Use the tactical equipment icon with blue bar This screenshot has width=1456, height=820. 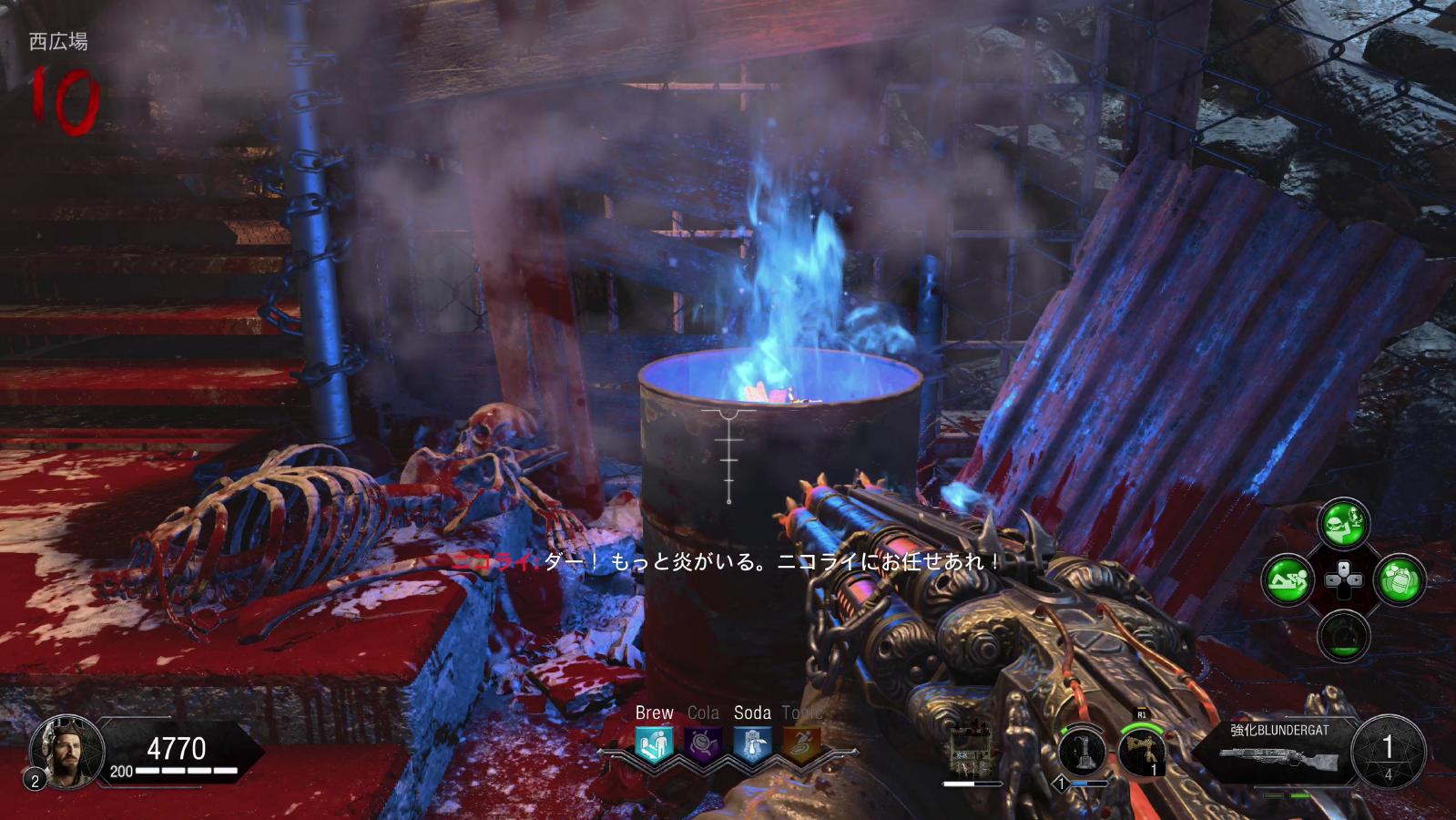click(1083, 753)
